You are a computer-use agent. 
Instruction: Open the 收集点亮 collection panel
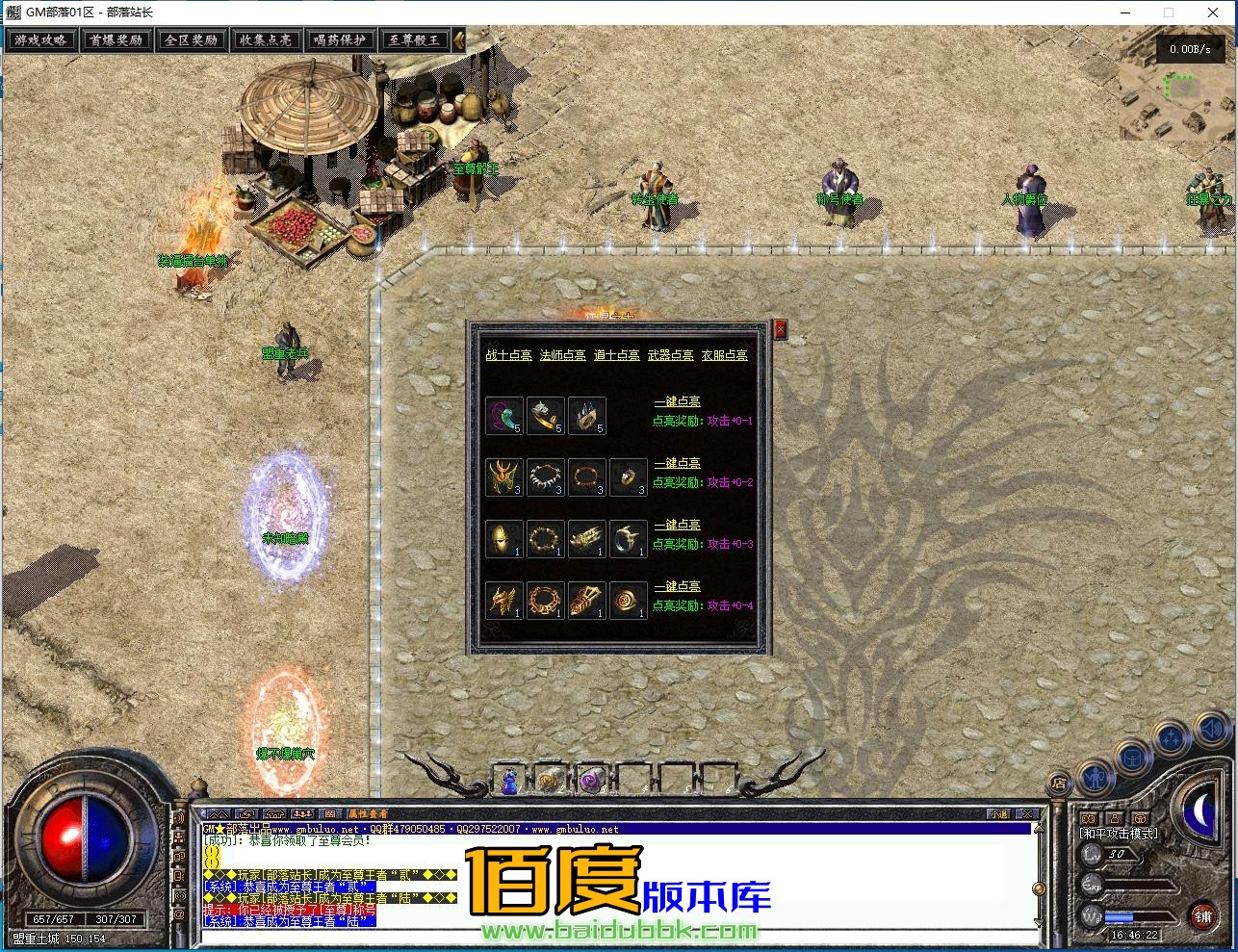(x=266, y=40)
